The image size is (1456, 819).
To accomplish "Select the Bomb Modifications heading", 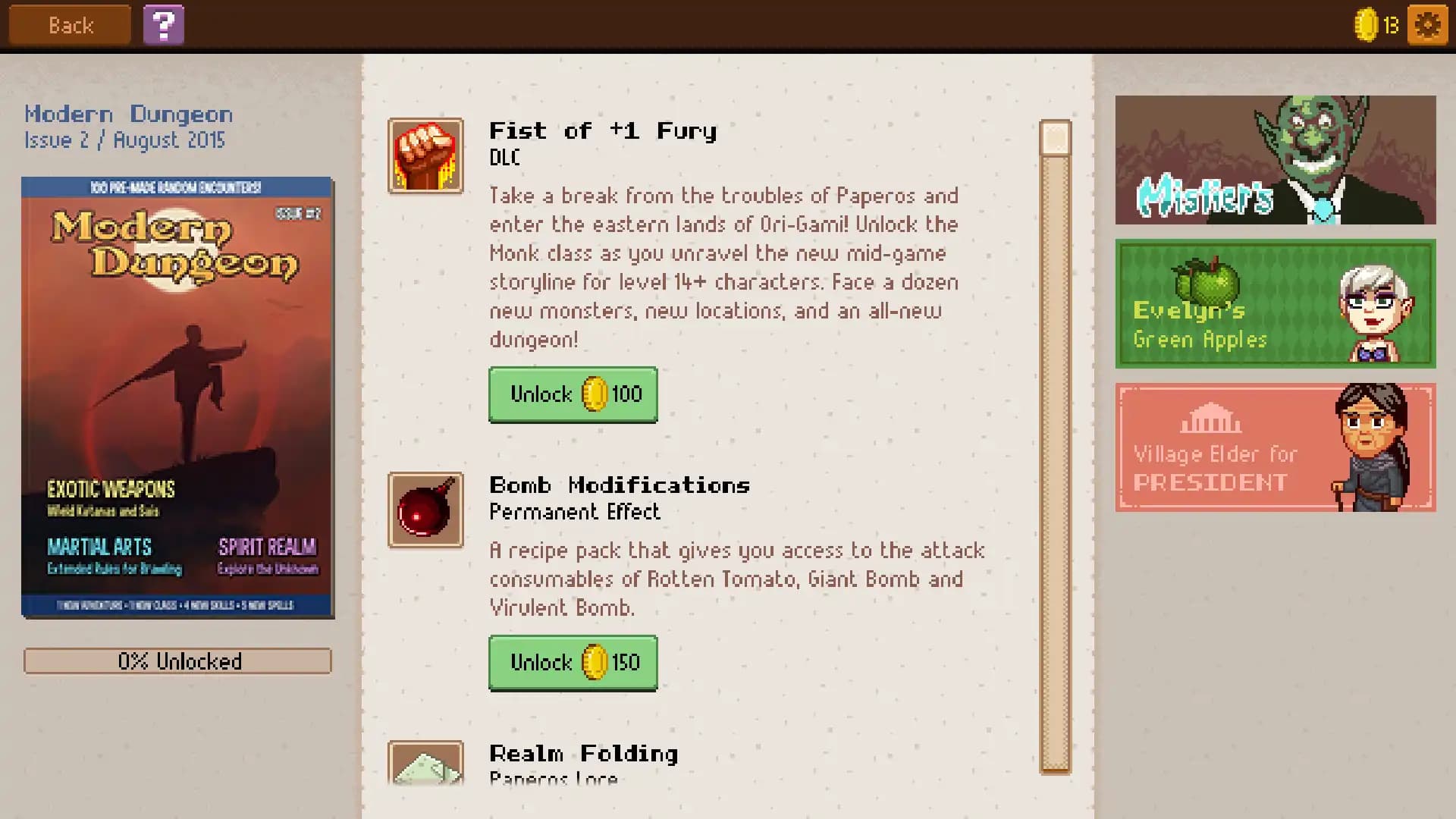I will click(619, 485).
